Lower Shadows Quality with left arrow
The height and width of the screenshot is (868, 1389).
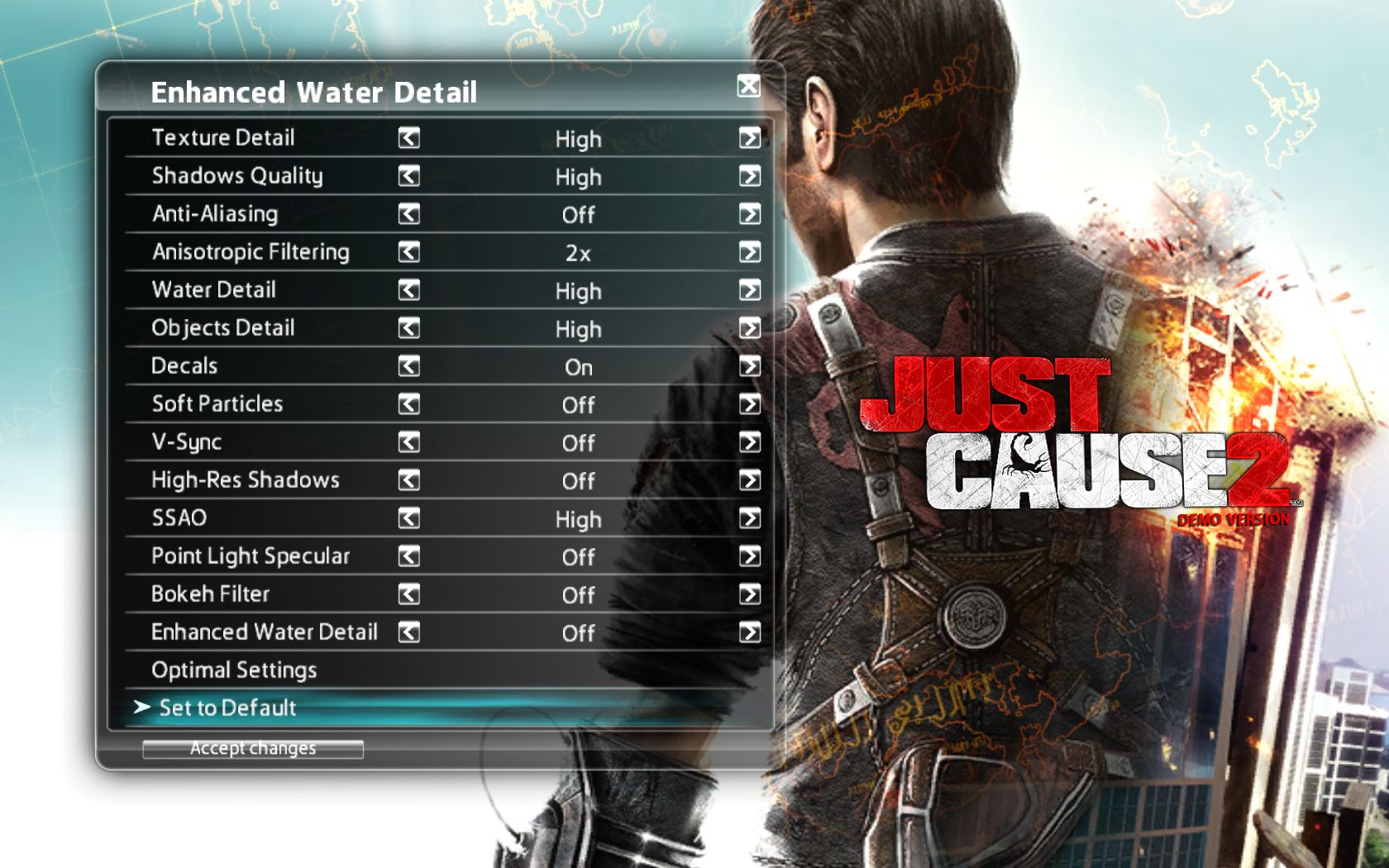tap(409, 176)
